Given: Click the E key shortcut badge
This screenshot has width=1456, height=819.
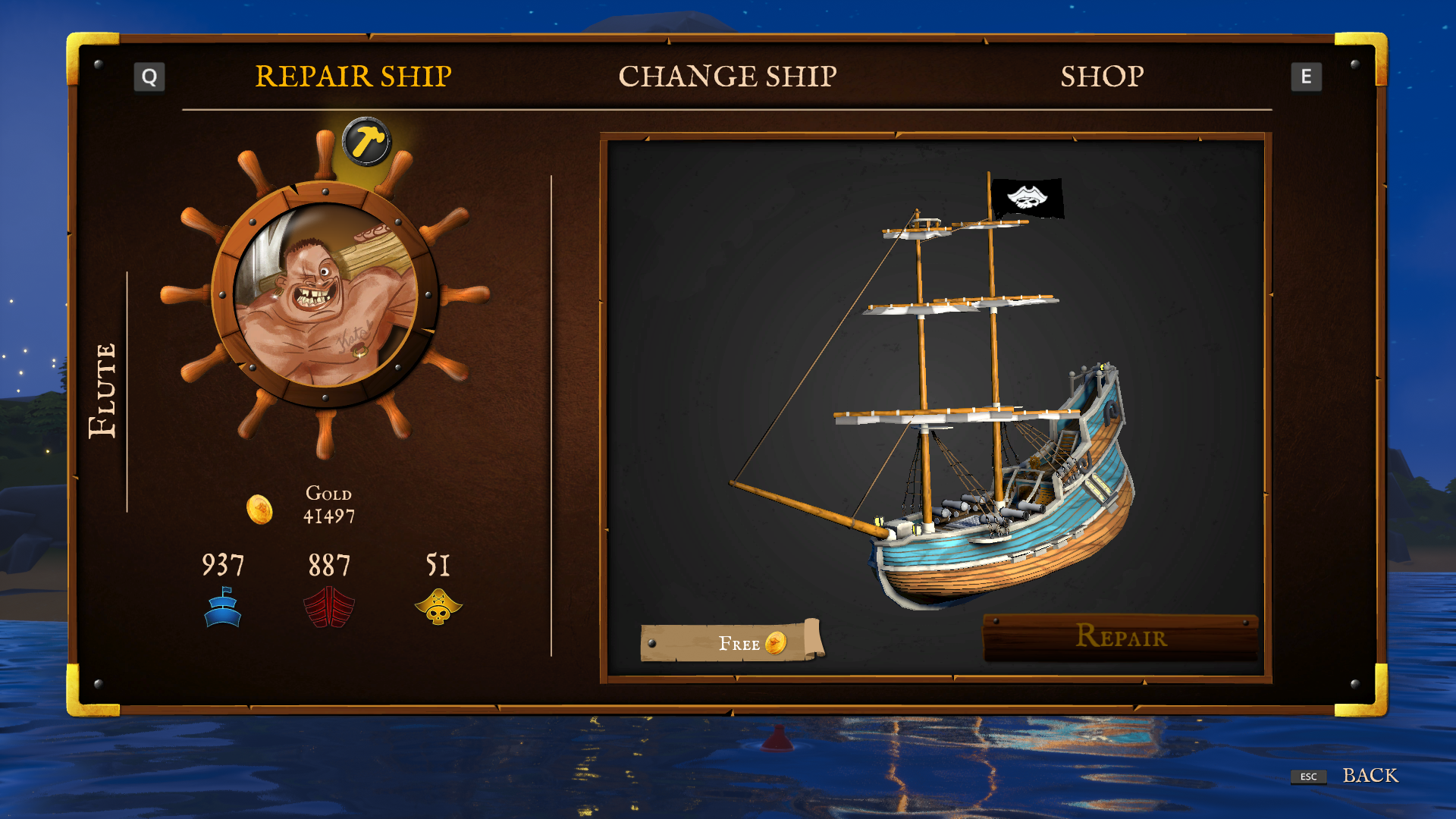Looking at the screenshot, I should coord(1307,76).
